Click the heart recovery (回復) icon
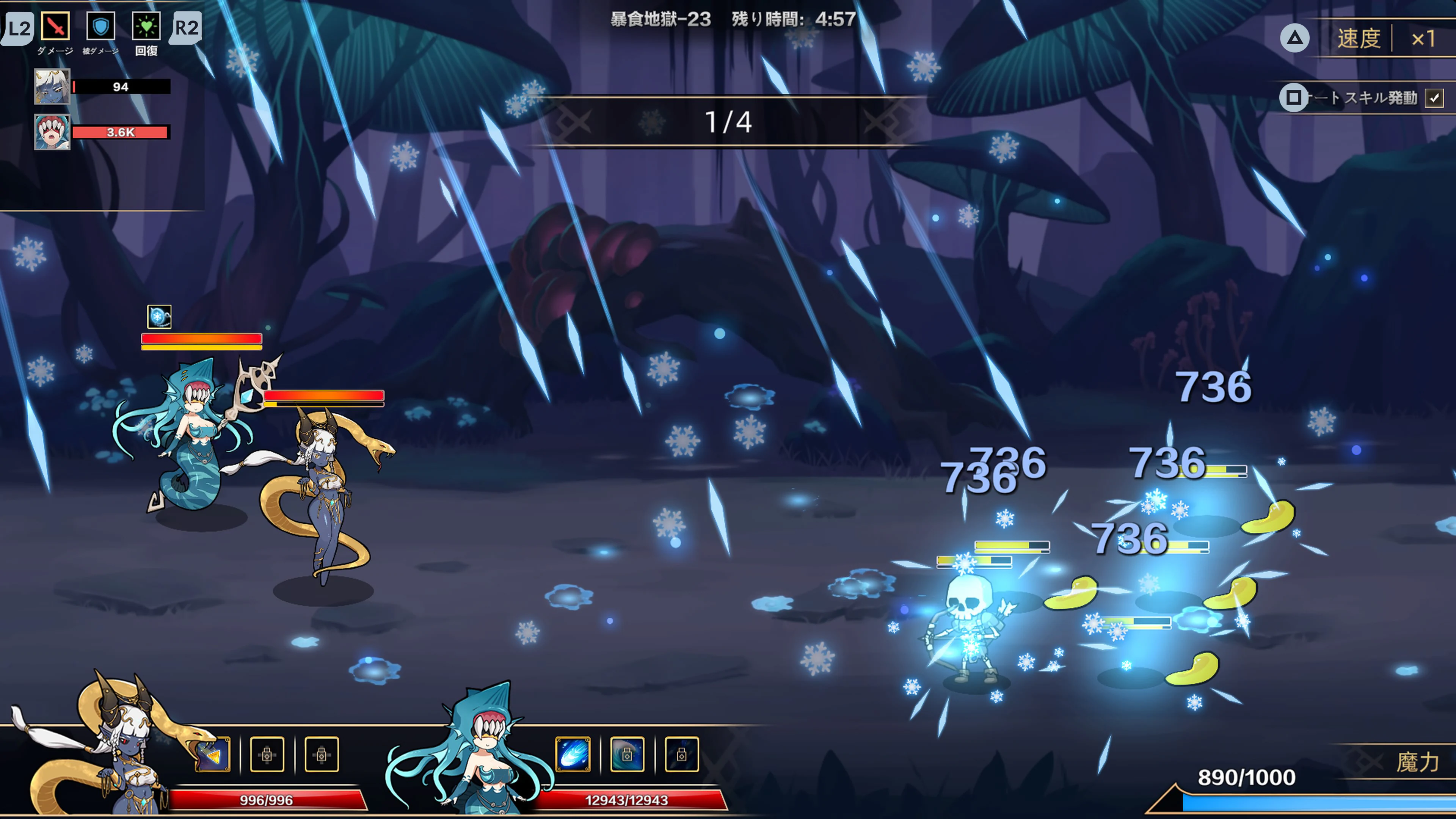 (147, 25)
